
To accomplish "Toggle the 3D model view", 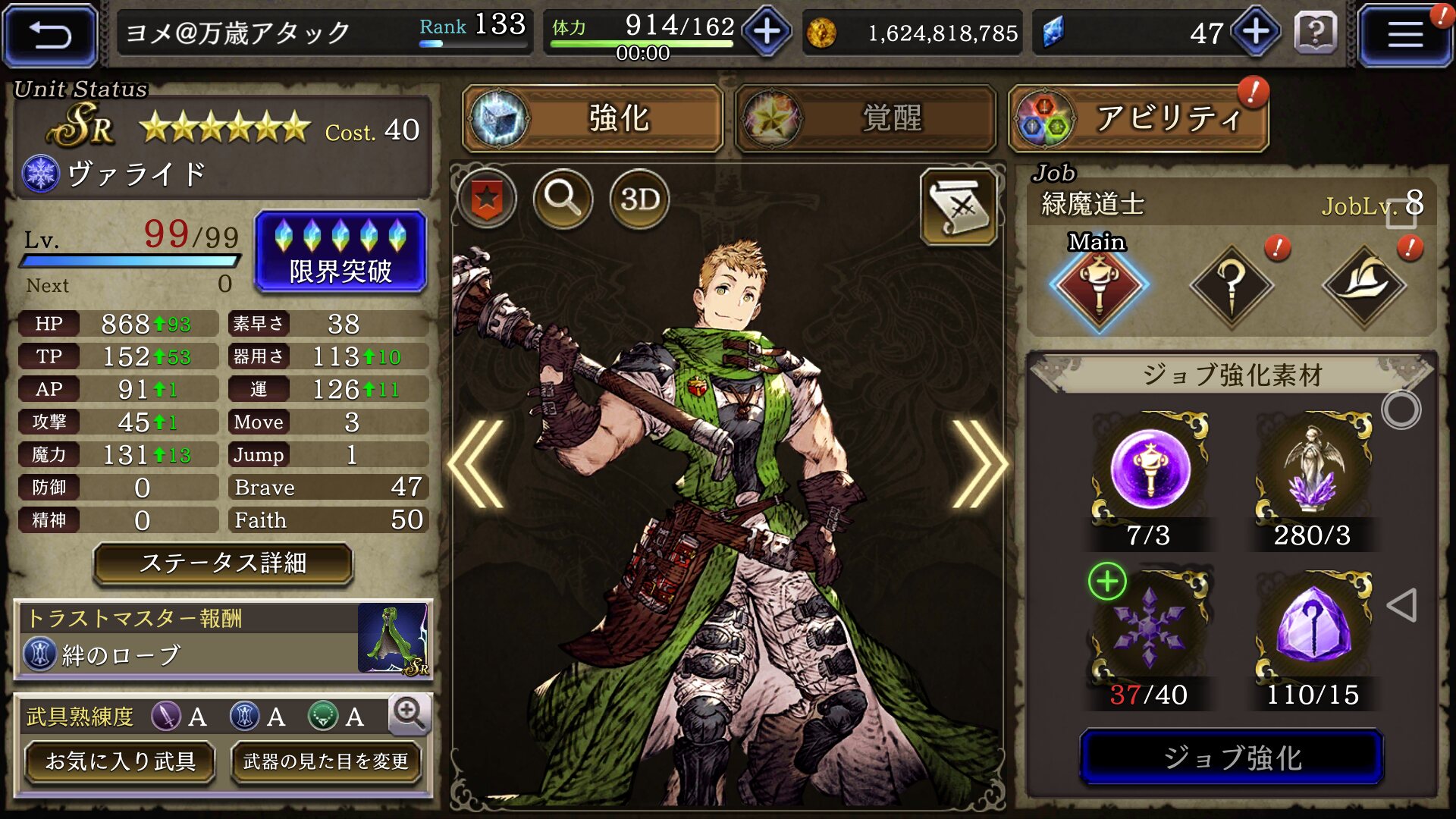I will coord(639,199).
